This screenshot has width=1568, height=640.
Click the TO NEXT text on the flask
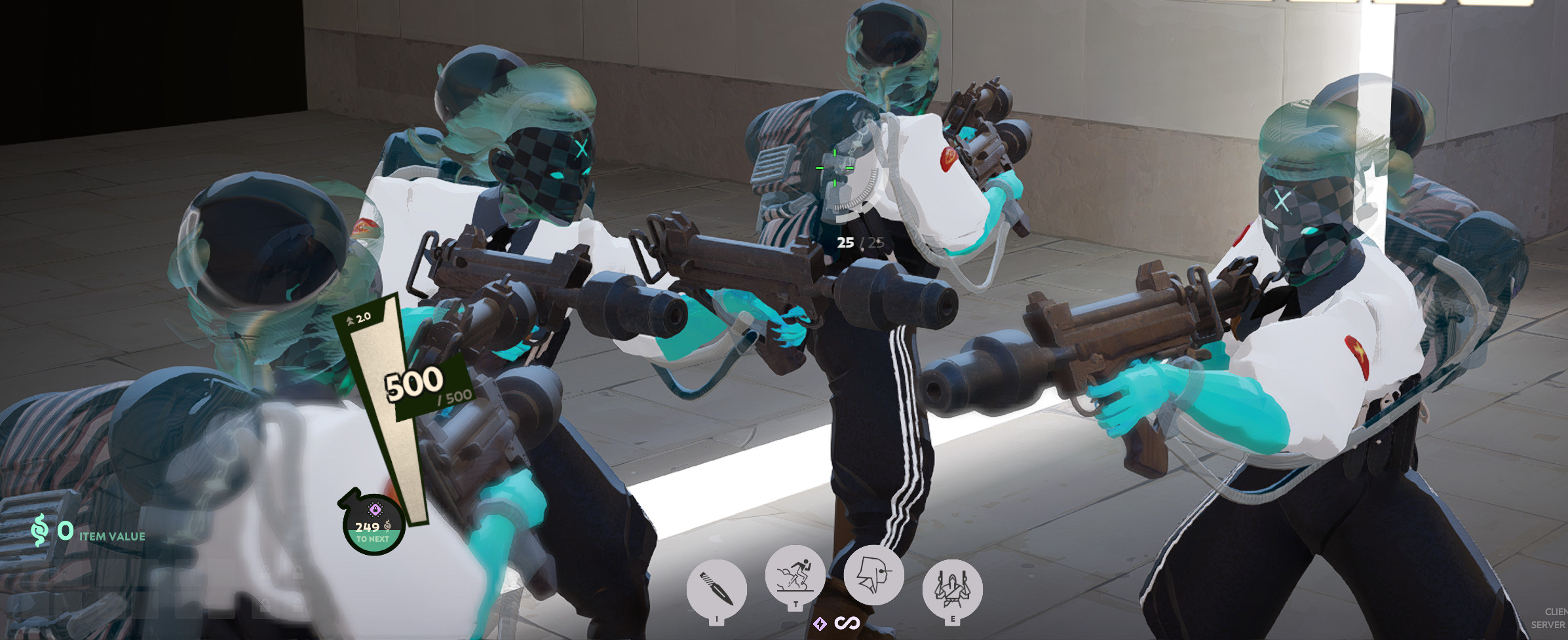point(372,538)
